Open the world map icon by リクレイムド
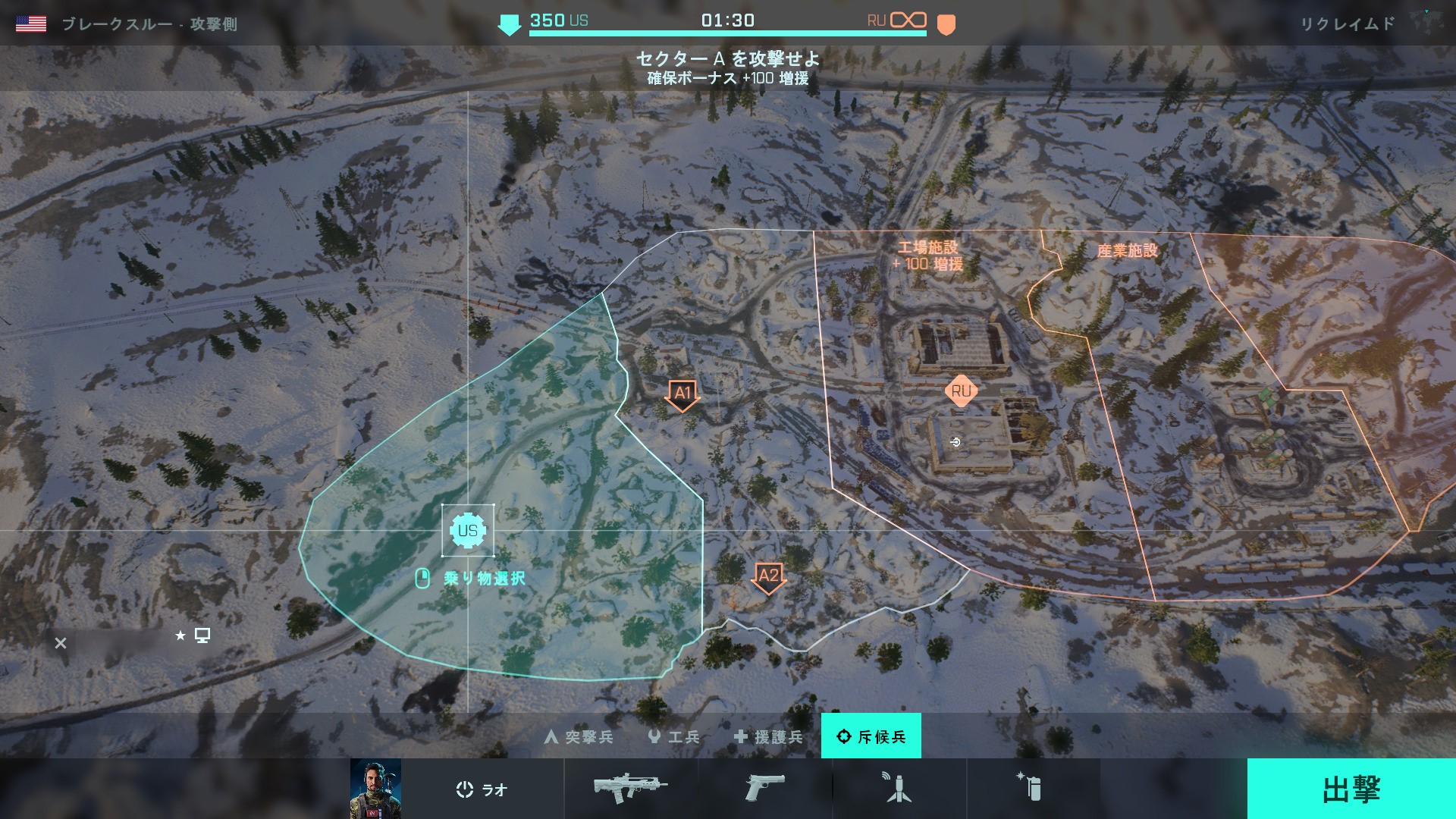 [x=1425, y=23]
